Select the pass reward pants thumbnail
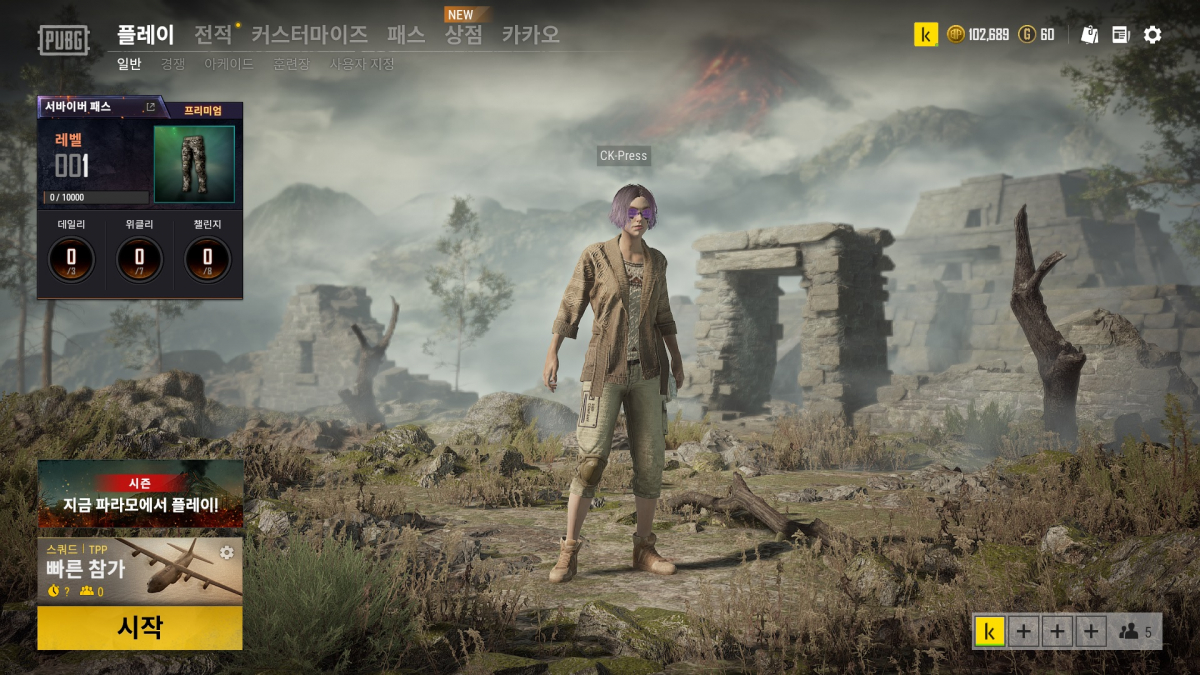1200x675 pixels. pos(194,164)
